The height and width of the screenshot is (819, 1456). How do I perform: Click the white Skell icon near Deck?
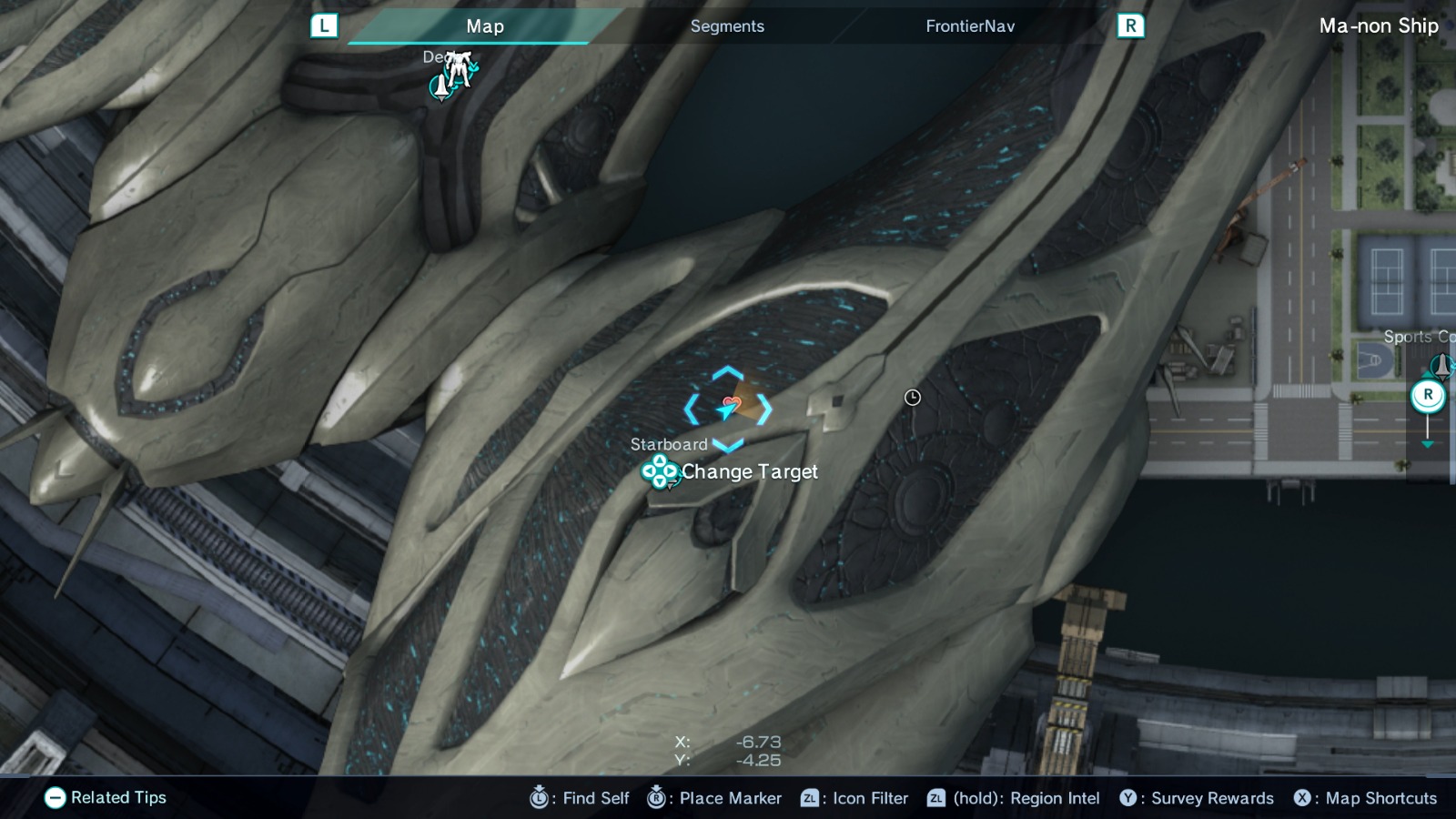click(458, 70)
